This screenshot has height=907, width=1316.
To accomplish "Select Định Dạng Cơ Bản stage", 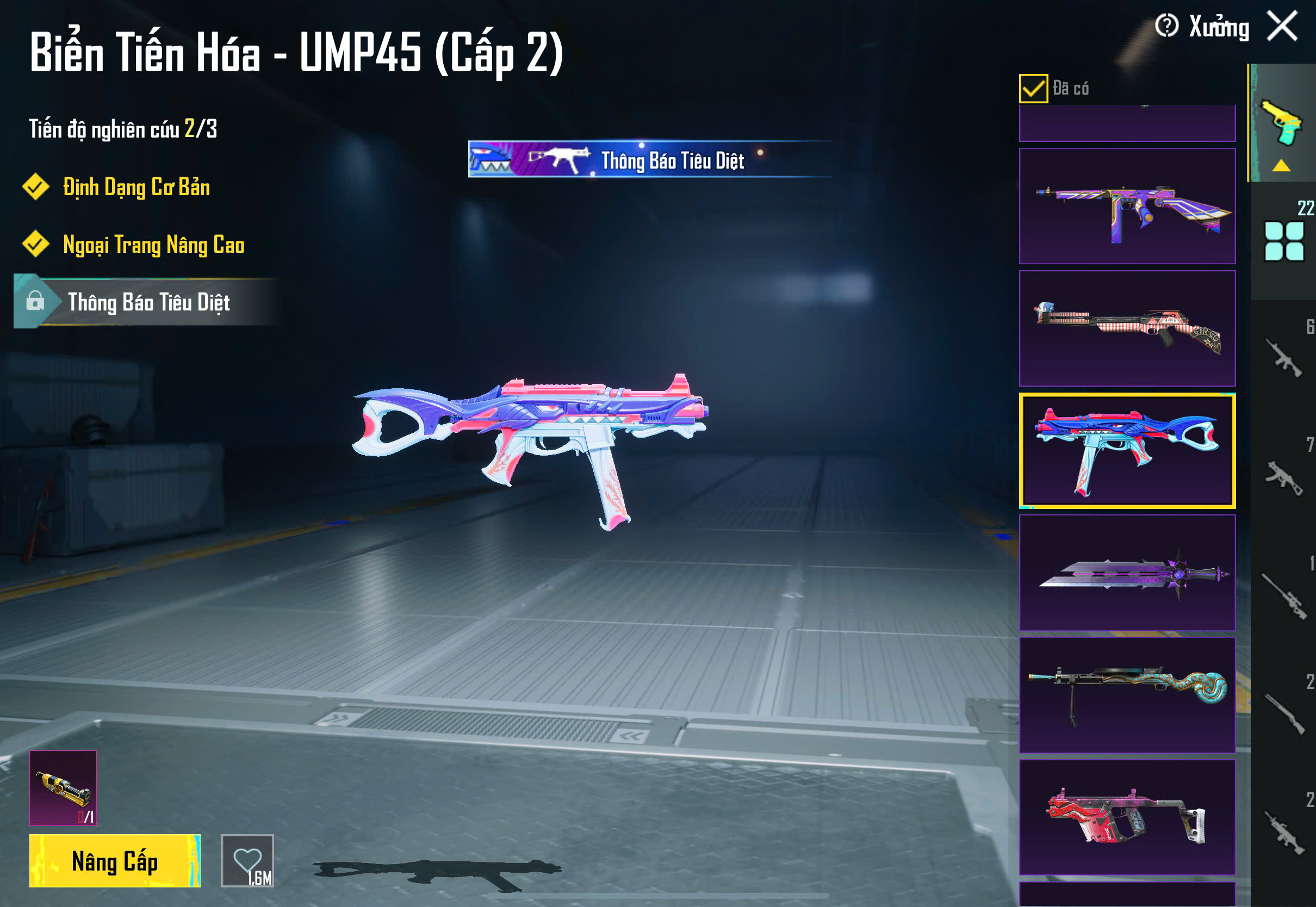I will 136,188.
